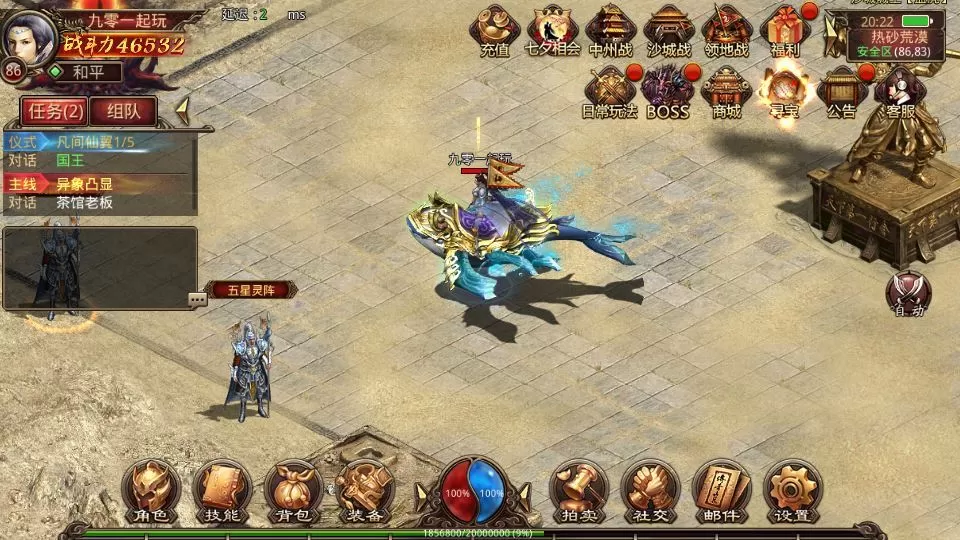Open the 背包 backpack
The width and height of the screenshot is (960, 540).
pyautogui.click(x=293, y=492)
